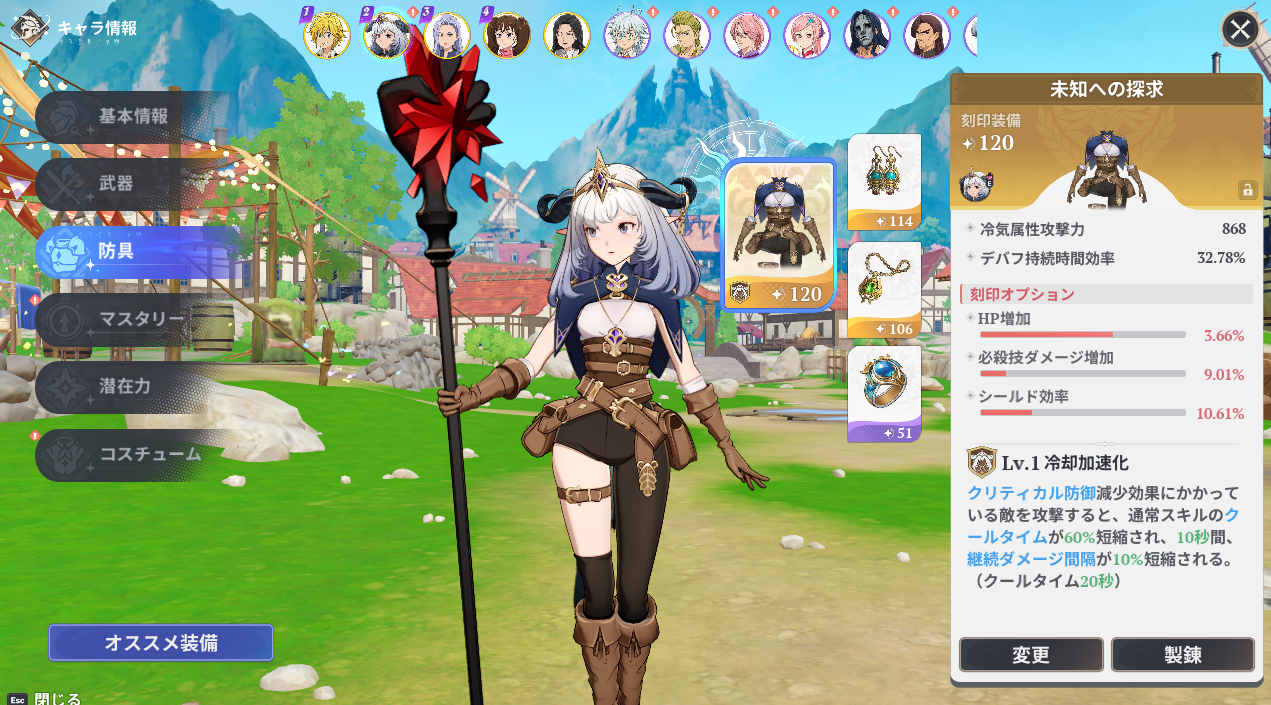1271x705 pixels.
Task: Click the 変更 button
Action: (x=1031, y=655)
